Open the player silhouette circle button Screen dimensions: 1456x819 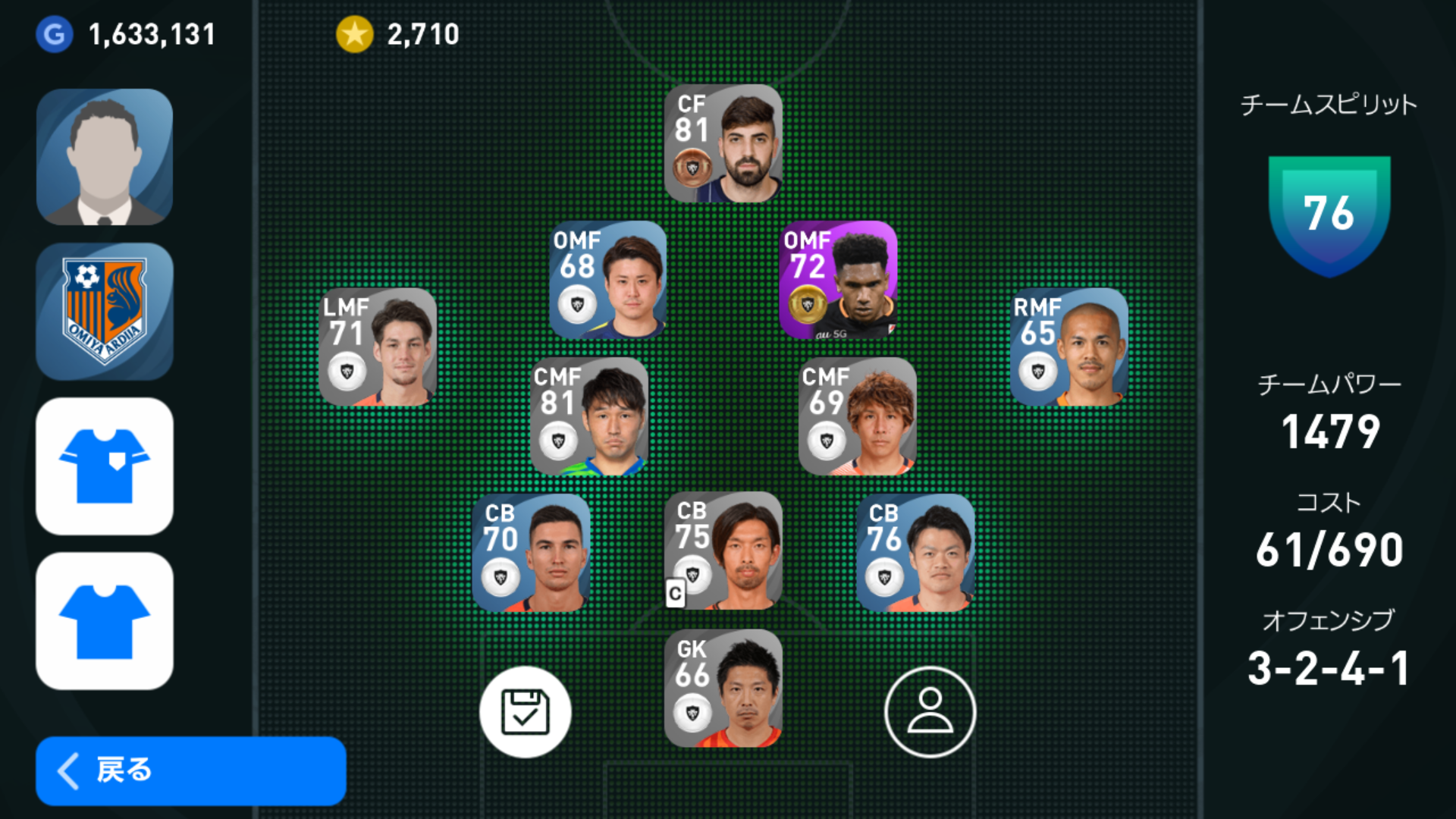930,712
